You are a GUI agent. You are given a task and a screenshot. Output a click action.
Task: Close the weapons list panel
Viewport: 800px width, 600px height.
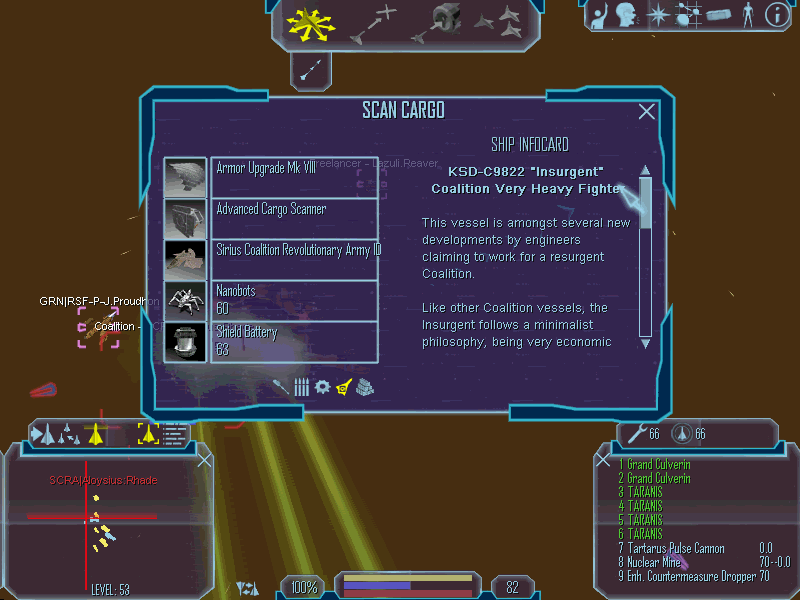(x=603, y=461)
